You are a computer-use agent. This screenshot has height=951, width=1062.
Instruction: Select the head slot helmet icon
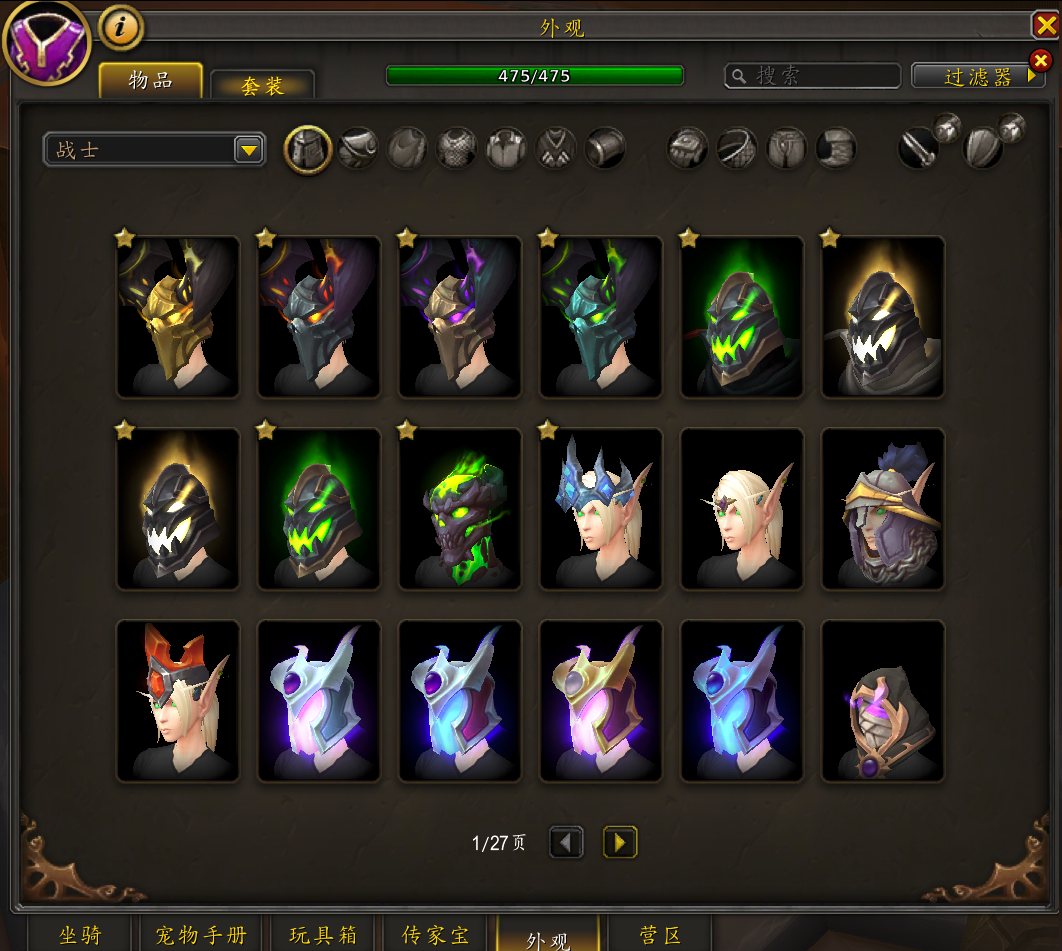(308, 150)
